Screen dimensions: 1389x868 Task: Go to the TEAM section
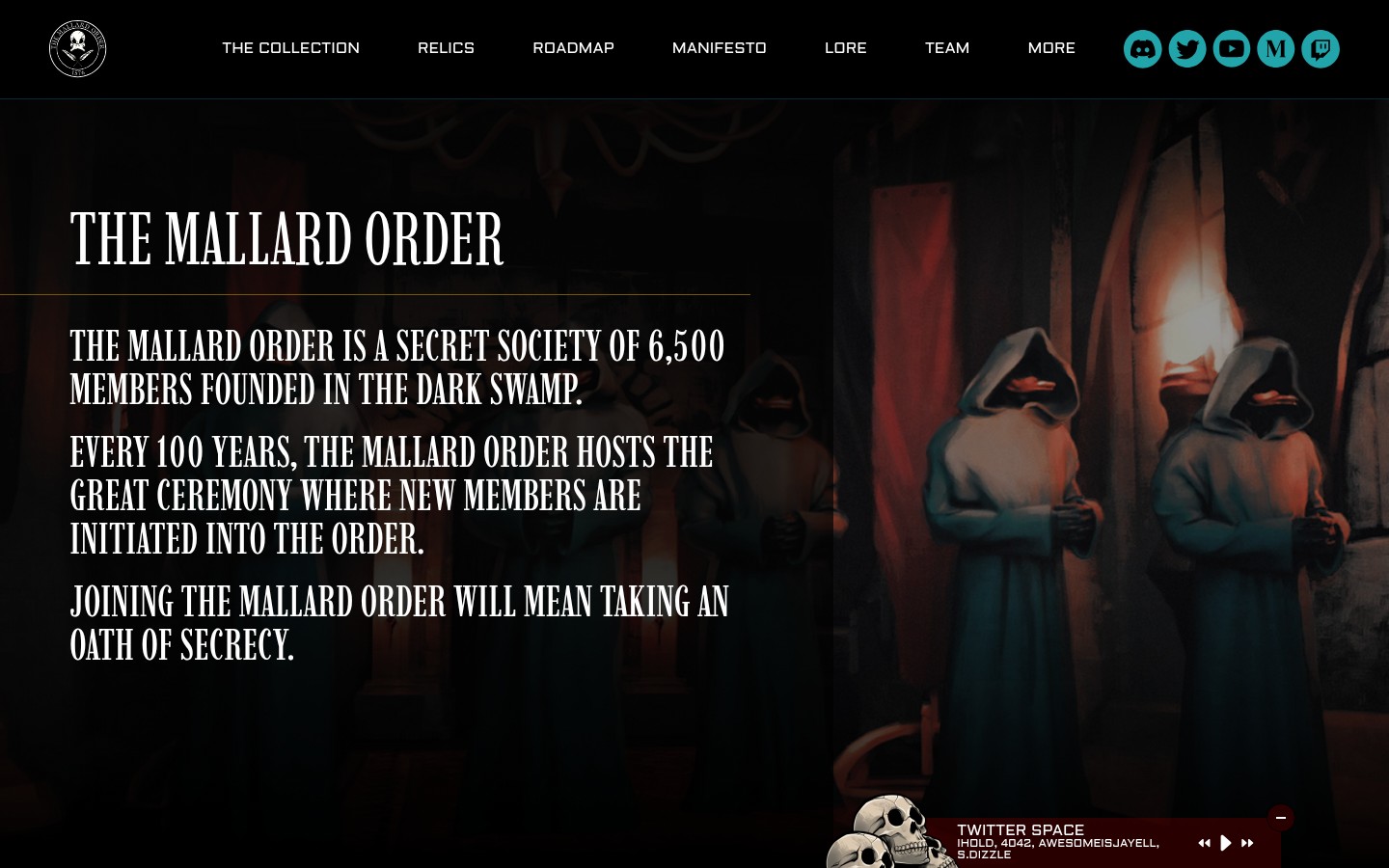[947, 48]
